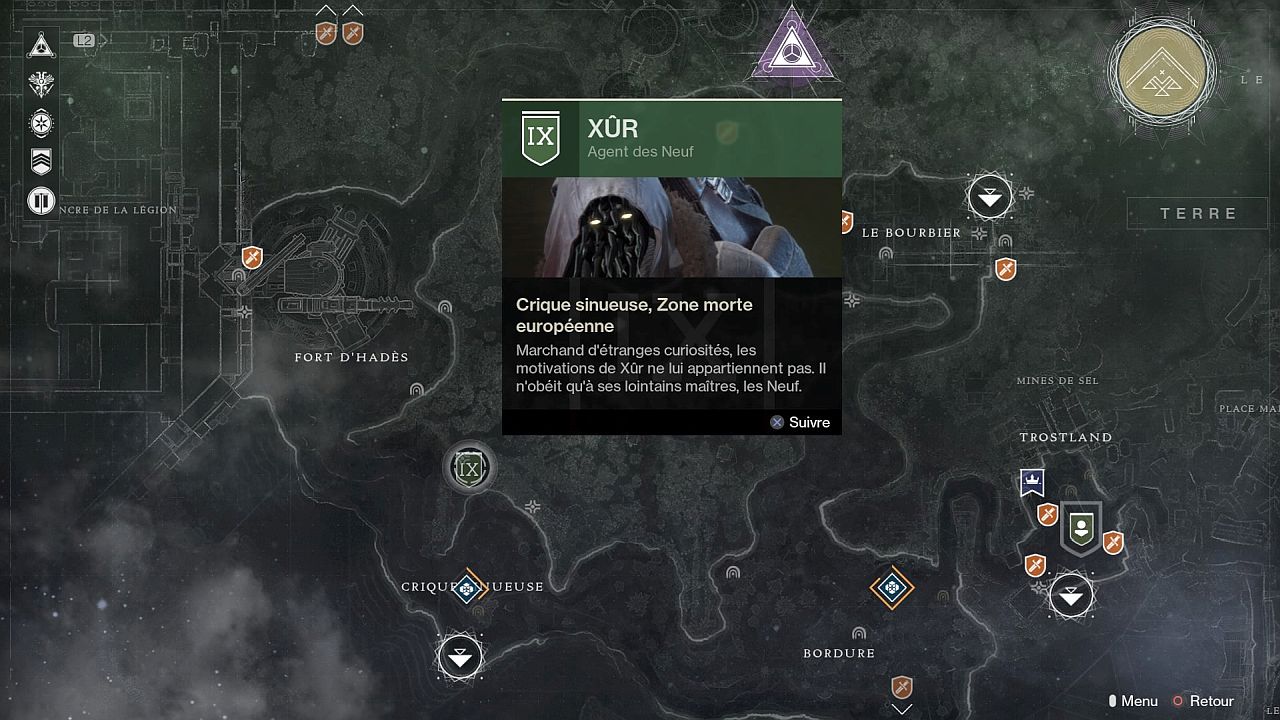Select the public event diamond at Crique Sinueuse
Viewport: 1280px width, 720px height.
click(x=467, y=588)
